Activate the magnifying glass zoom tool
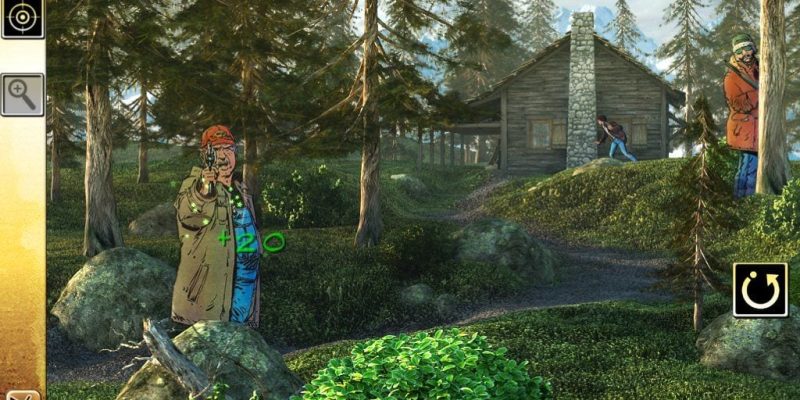 point(22,94)
